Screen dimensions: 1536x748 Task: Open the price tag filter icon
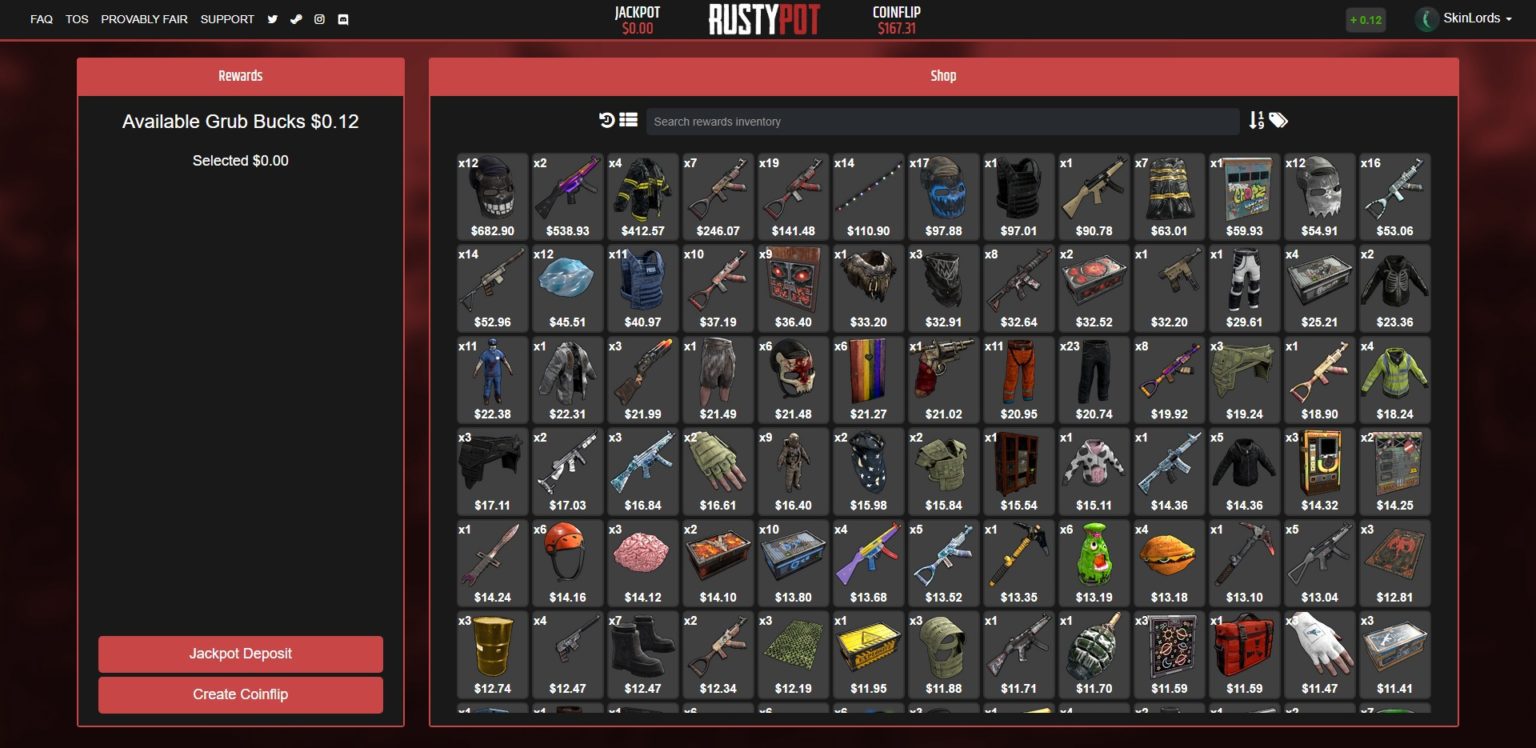coord(1278,120)
